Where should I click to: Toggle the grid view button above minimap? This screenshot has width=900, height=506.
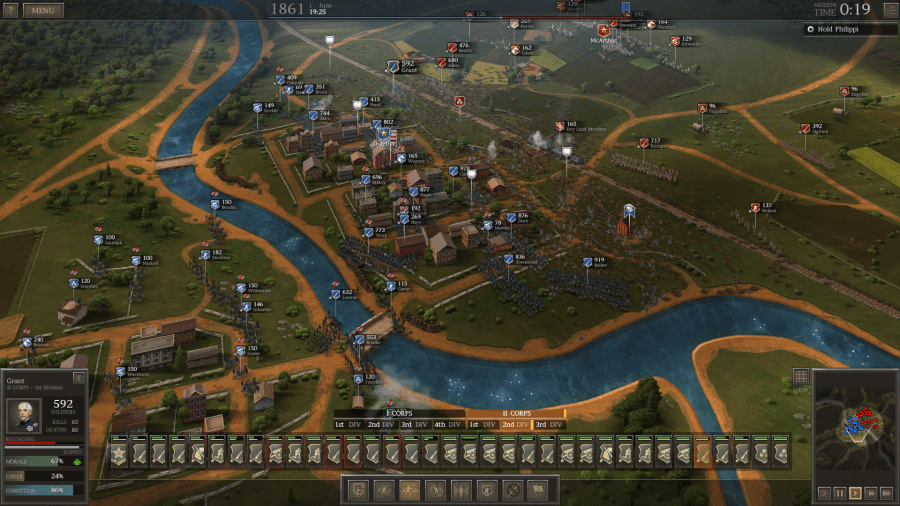[x=800, y=377]
